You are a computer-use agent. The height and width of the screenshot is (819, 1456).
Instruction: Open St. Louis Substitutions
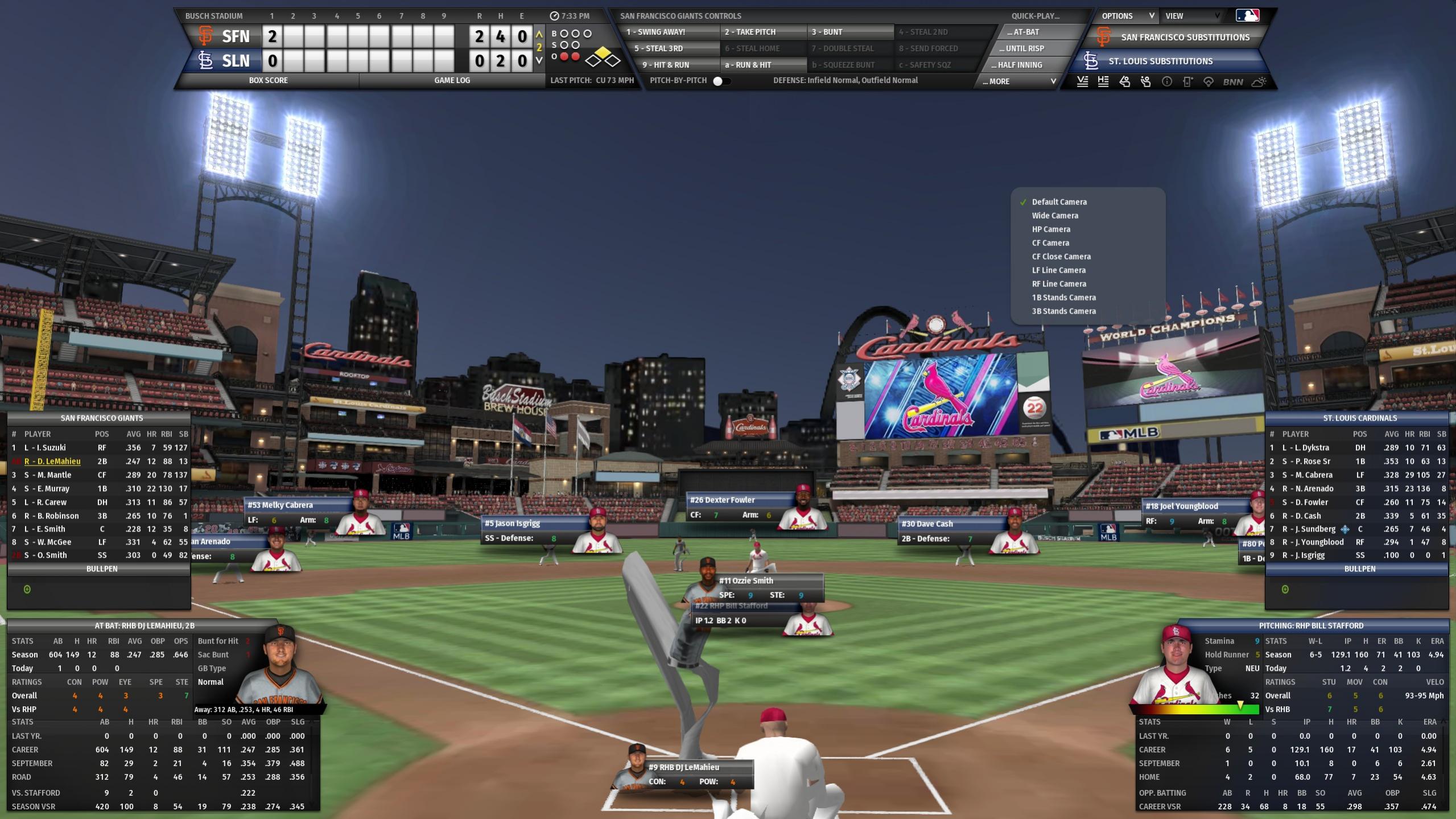coord(1160,61)
